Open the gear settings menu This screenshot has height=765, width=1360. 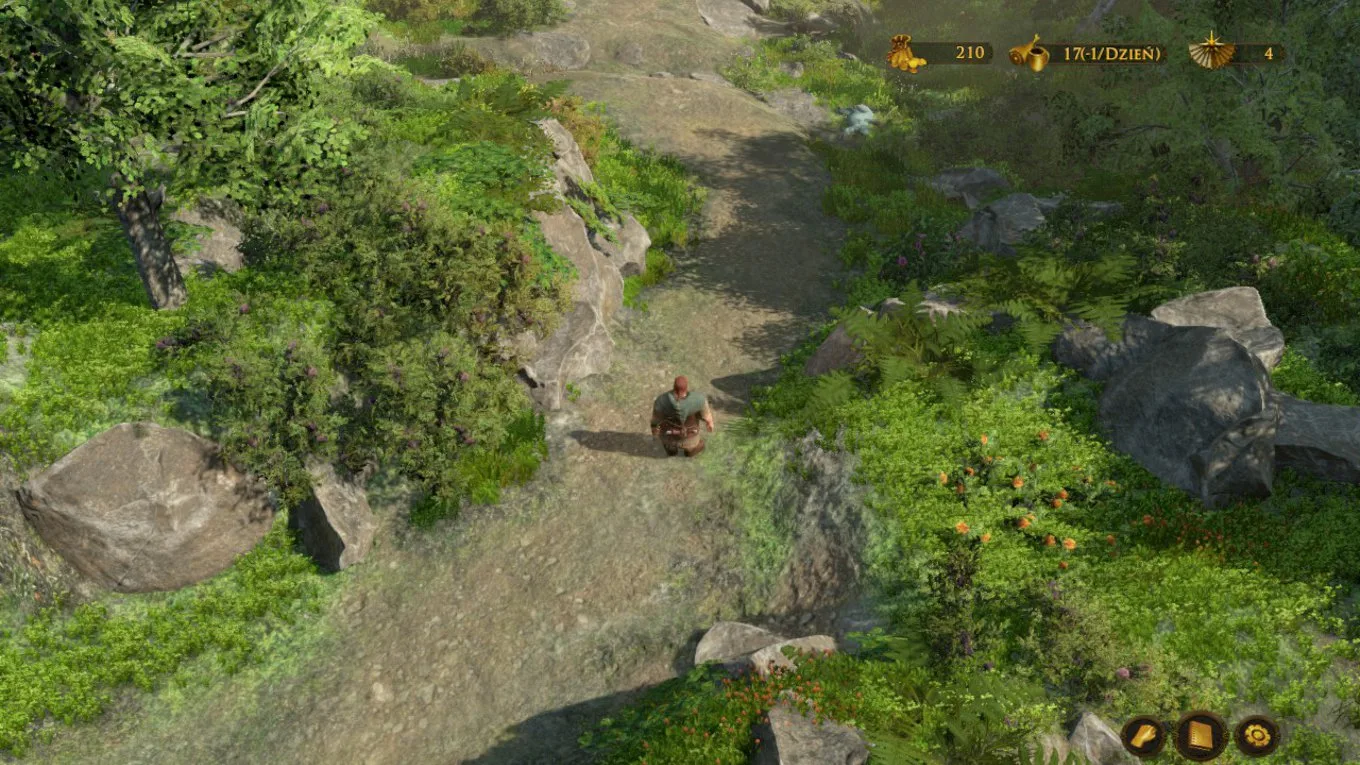(x=1257, y=736)
